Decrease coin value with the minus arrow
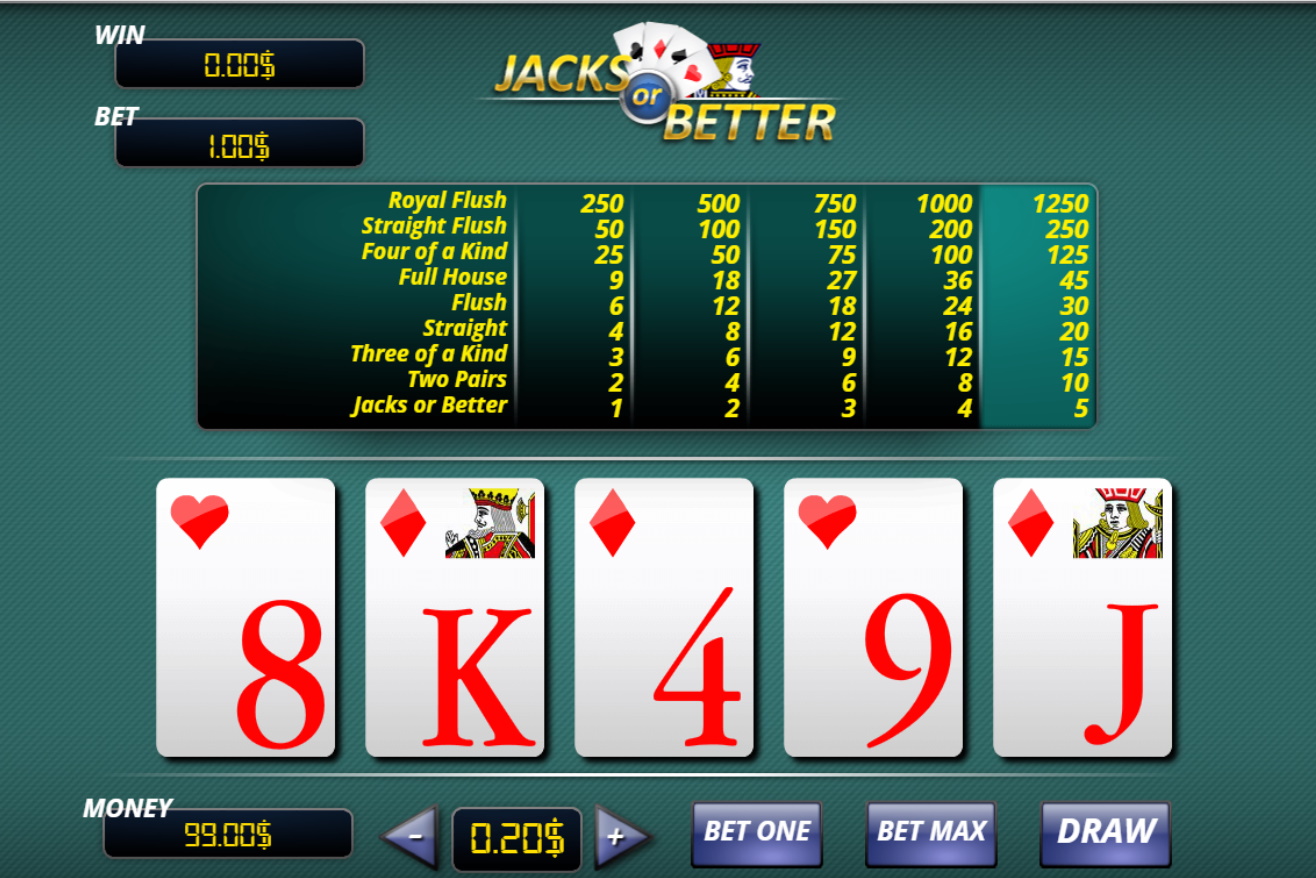The image size is (1316, 878). pos(412,836)
